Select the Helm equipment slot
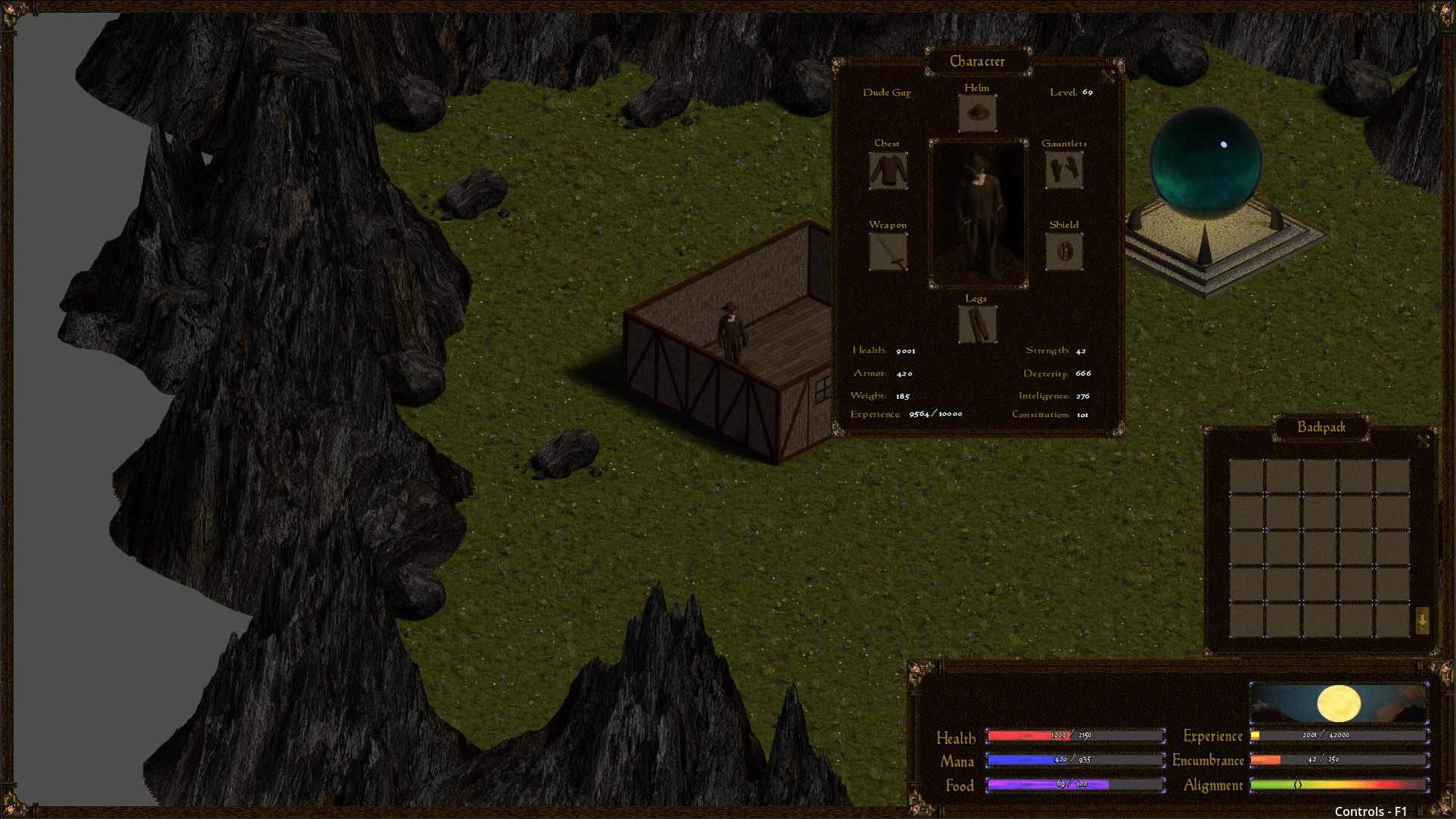This screenshot has height=819, width=1456. tap(977, 114)
